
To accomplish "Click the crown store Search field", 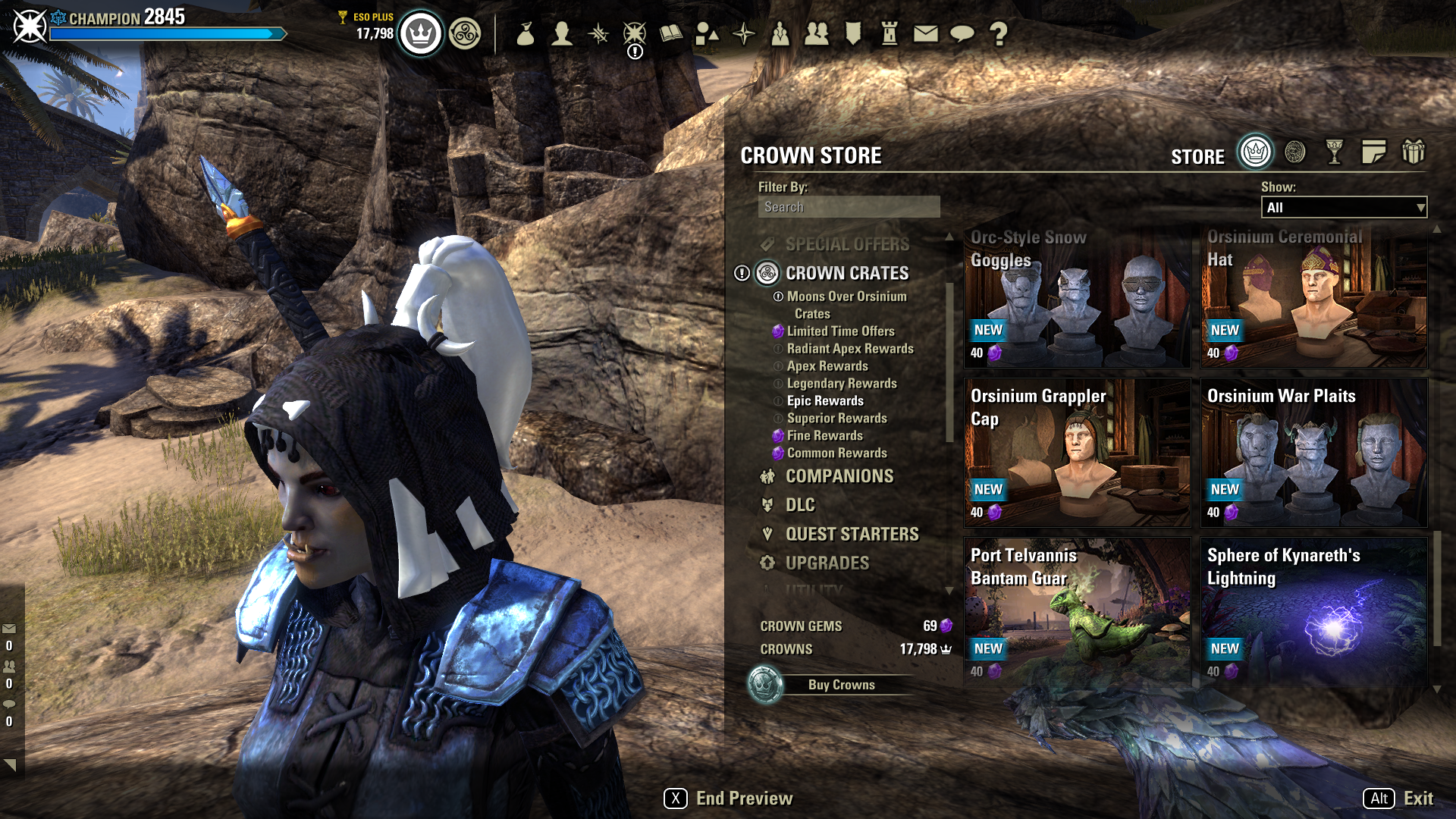I will click(849, 207).
